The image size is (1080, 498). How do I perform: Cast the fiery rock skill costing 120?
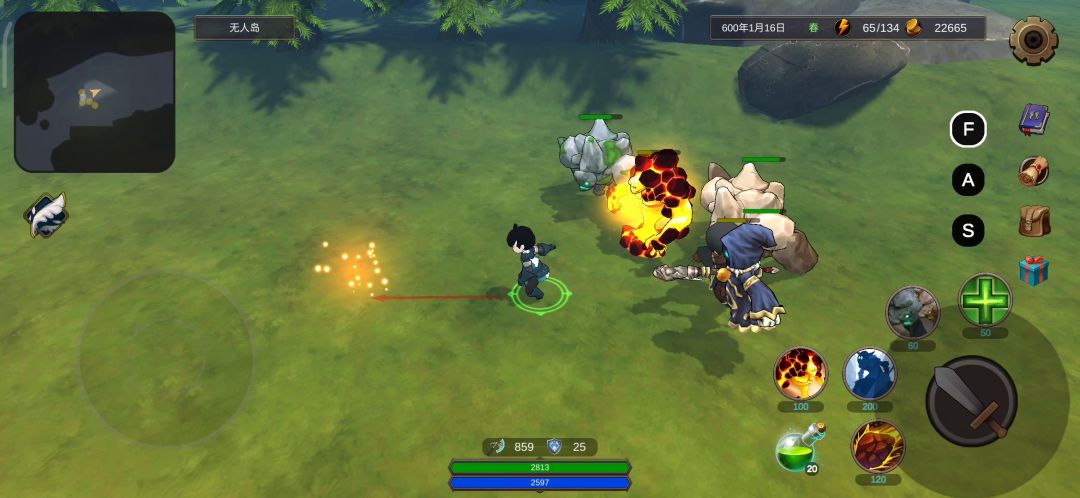tap(878, 446)
